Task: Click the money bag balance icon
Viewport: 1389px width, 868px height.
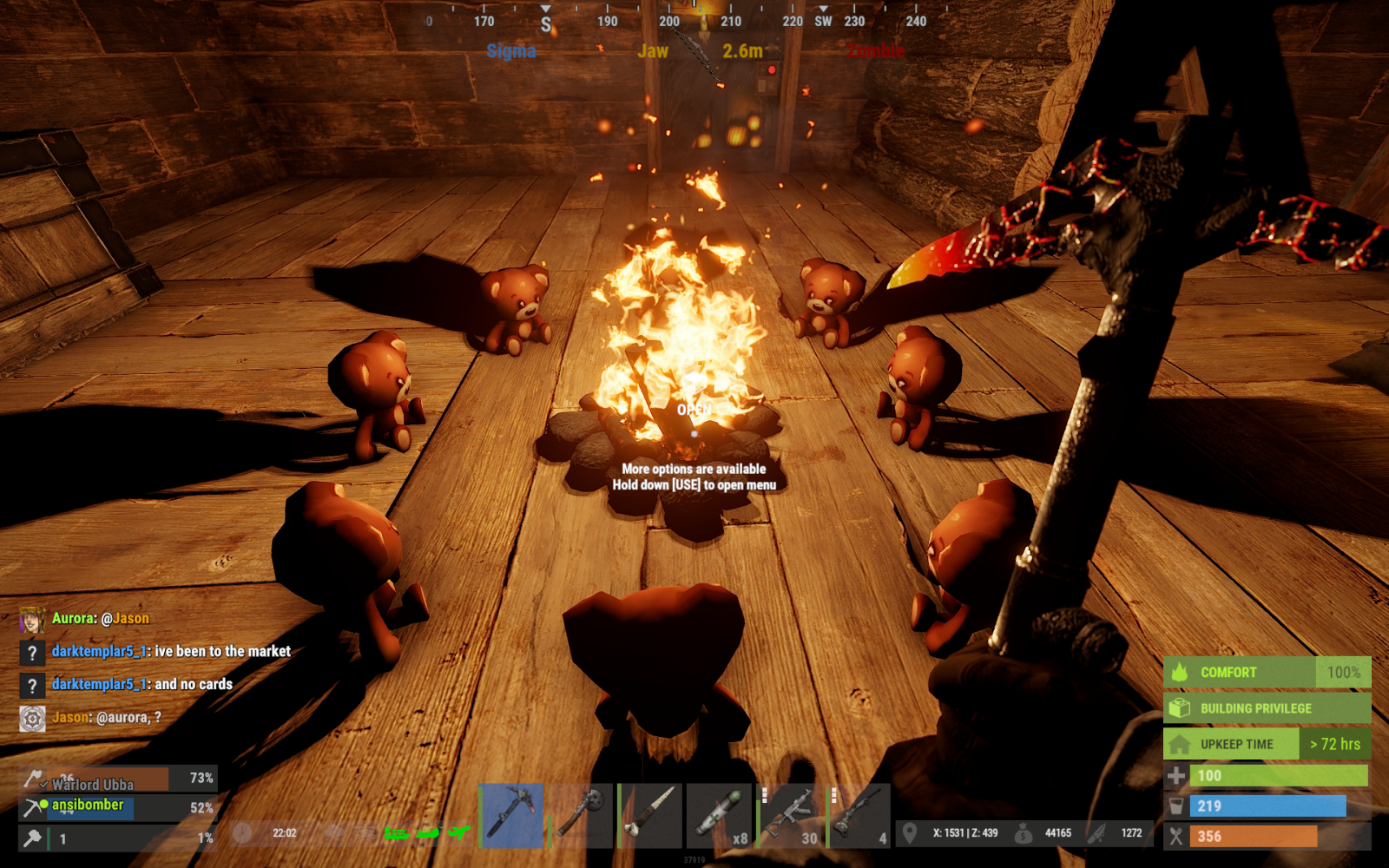Action: click(1024, 833)
